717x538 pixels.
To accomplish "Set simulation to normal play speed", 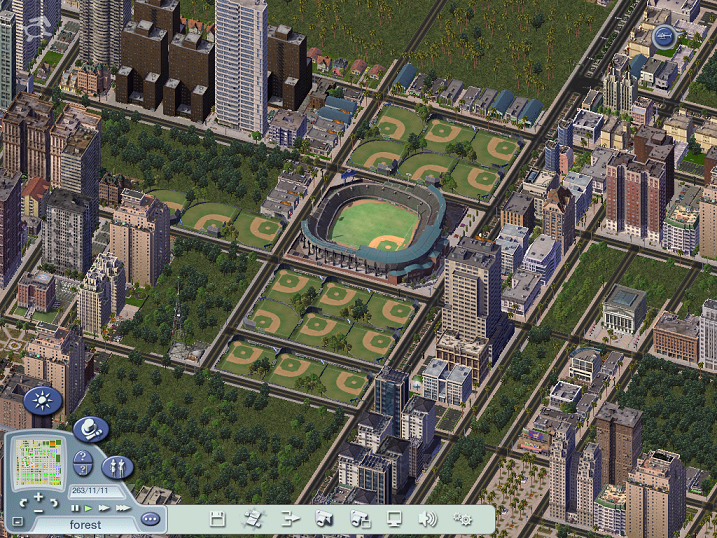I will (88, 508).
